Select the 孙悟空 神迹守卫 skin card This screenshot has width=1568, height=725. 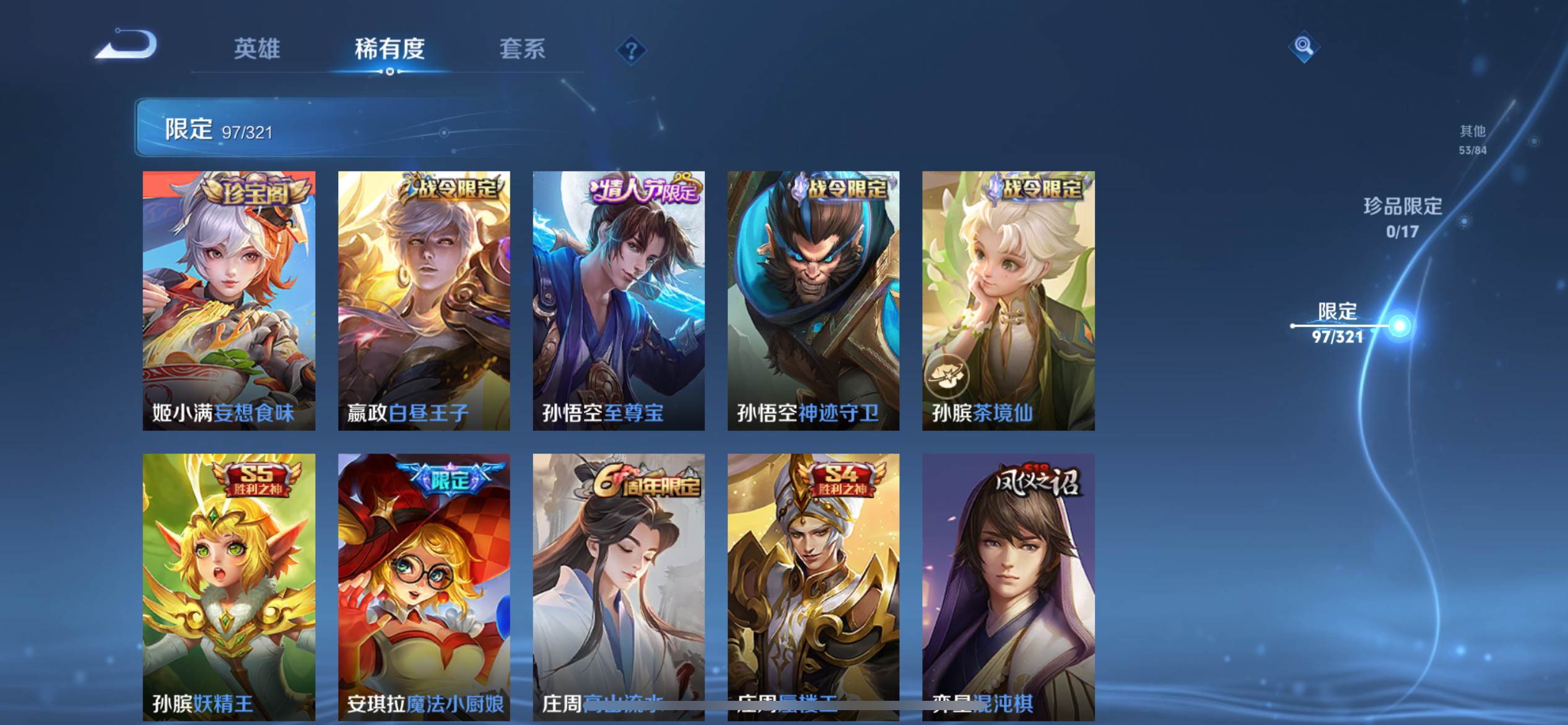pos(813,301)
